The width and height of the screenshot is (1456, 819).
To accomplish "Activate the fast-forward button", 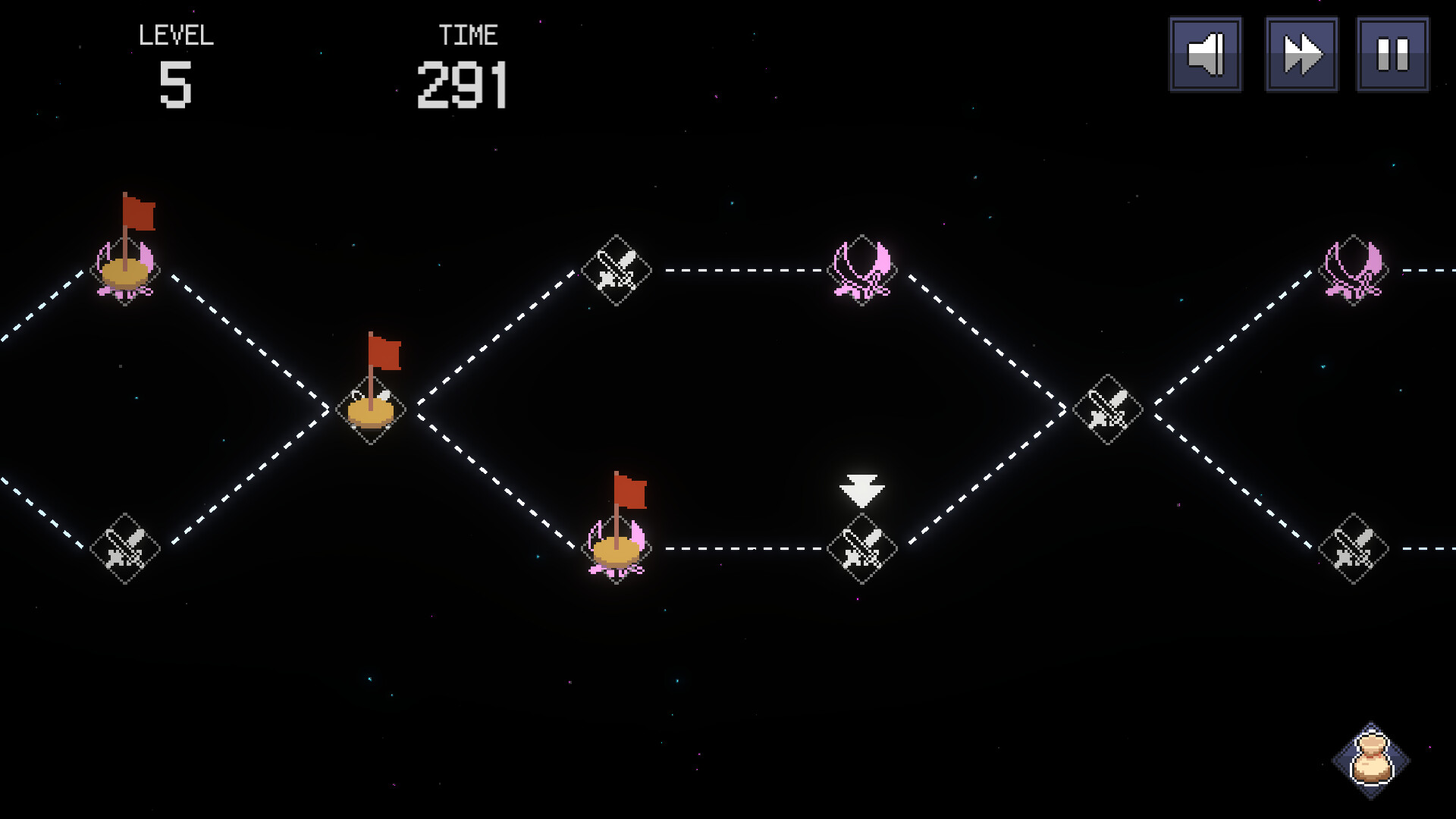I will pos(1301,55).
